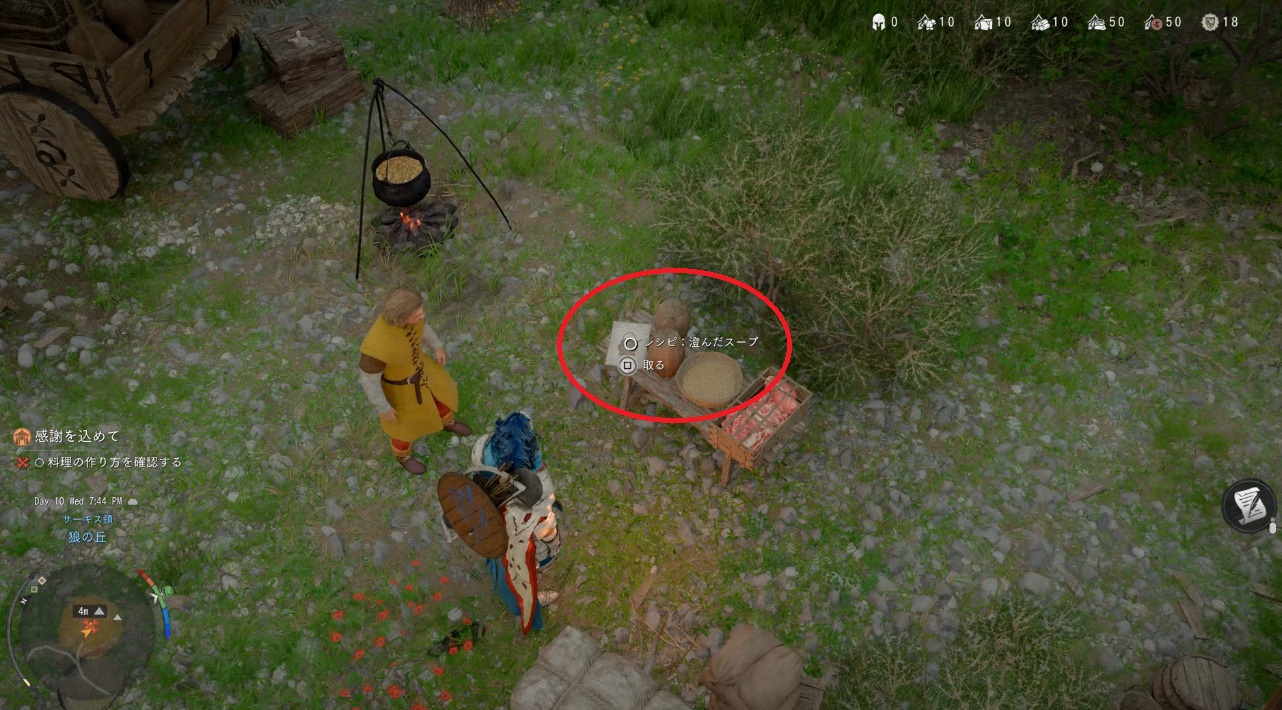Select the 感謝を込めて quest tracker title
This screenshot has width=1282, height=710.
click(x=77, y=436)
